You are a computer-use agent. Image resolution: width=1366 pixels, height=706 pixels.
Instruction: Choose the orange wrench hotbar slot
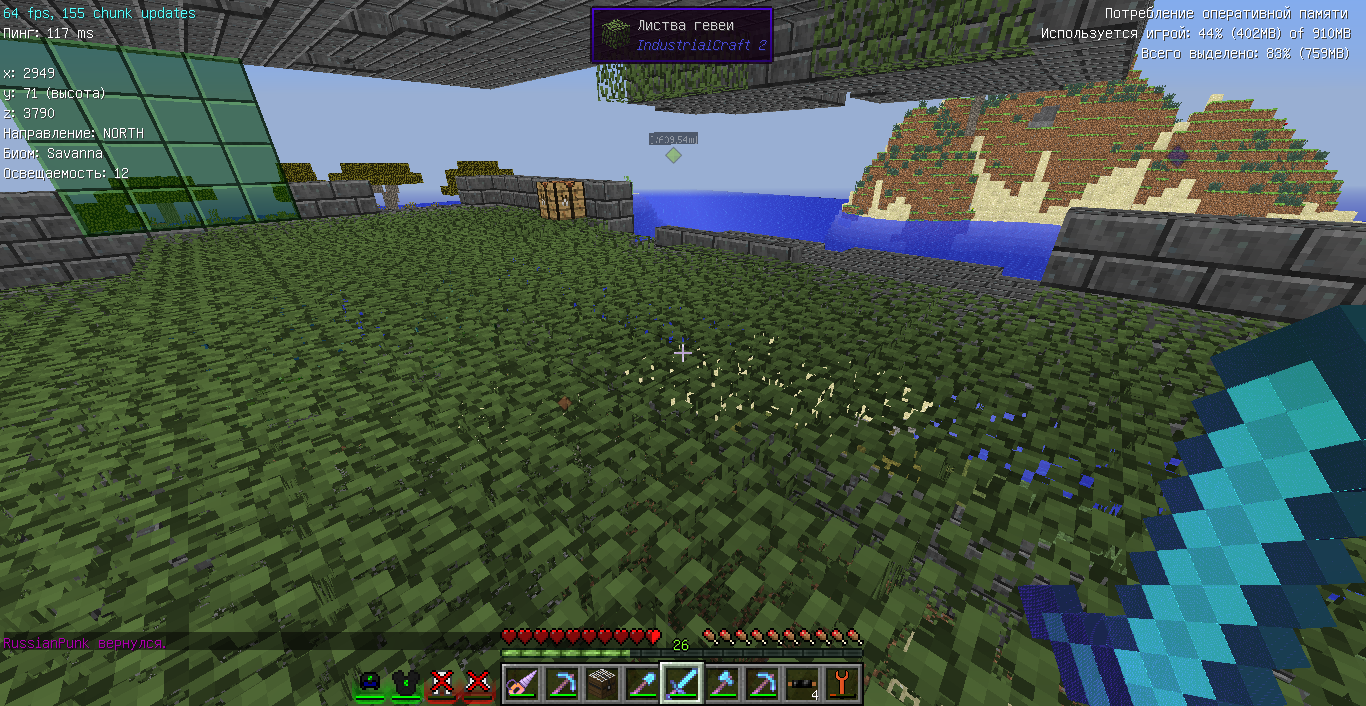(841, 684)
